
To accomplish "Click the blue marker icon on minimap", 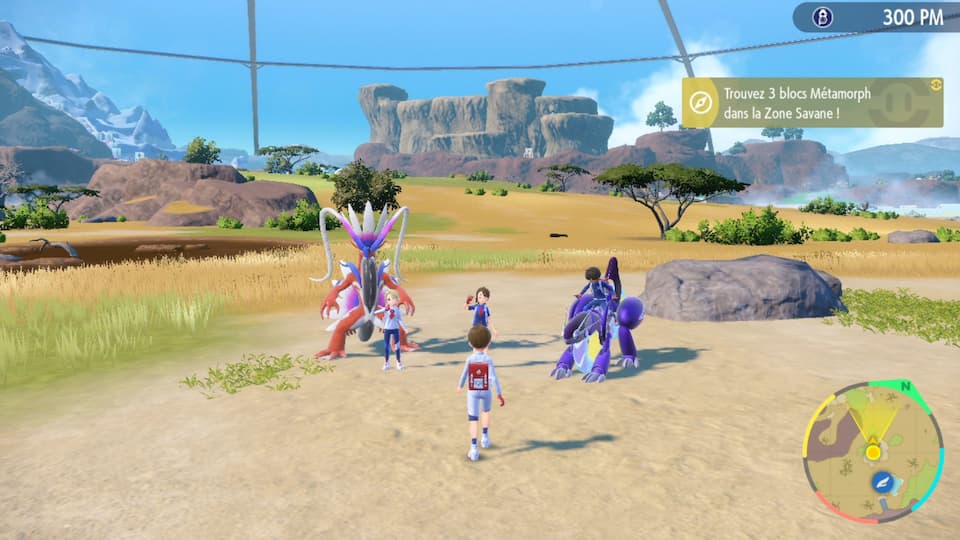I will click(x=882, y=482).
